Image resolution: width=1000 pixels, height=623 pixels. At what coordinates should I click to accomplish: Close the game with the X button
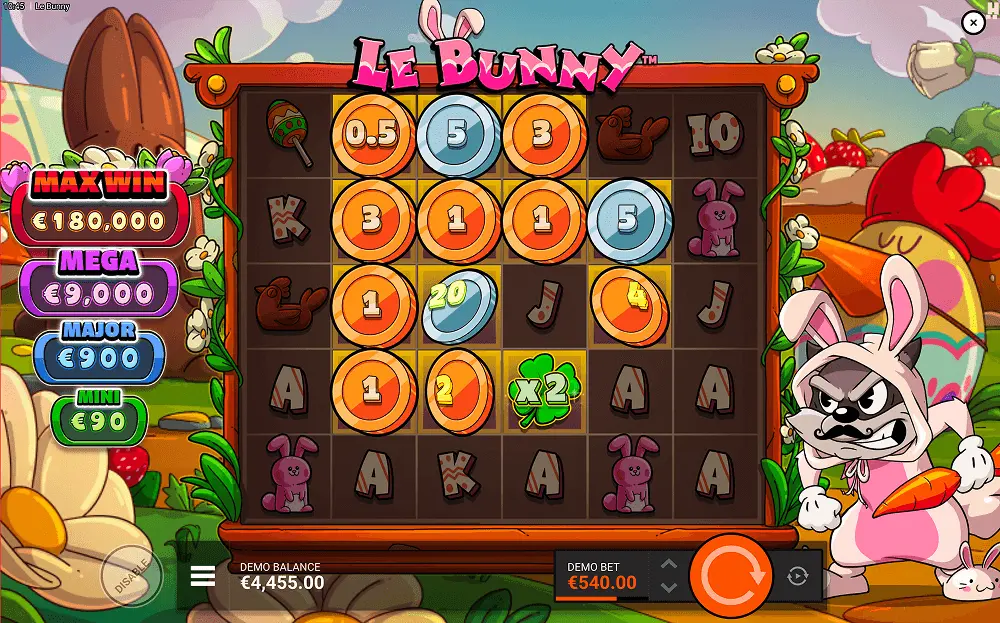tap(972, 22)
